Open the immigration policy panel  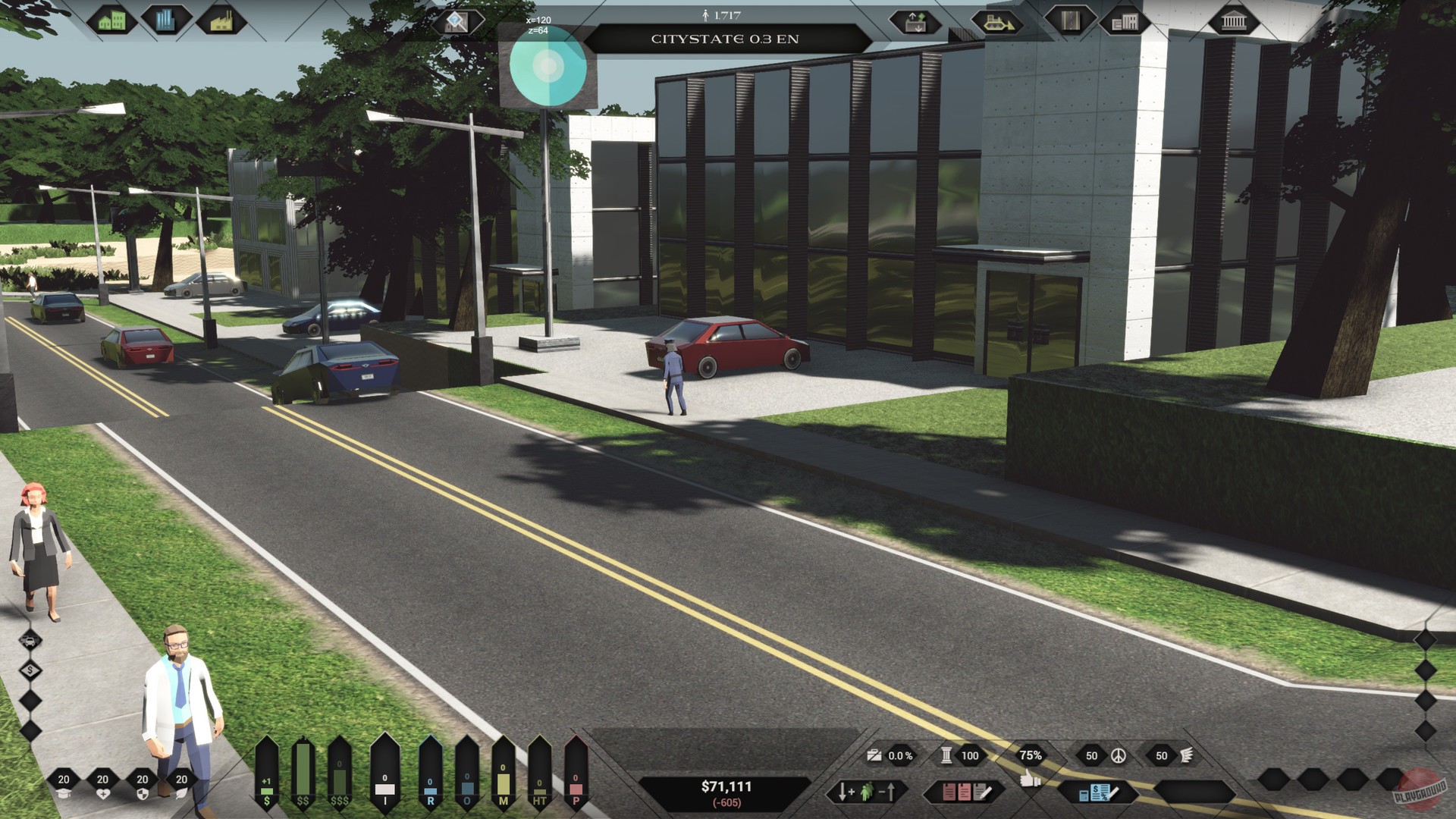867,792
